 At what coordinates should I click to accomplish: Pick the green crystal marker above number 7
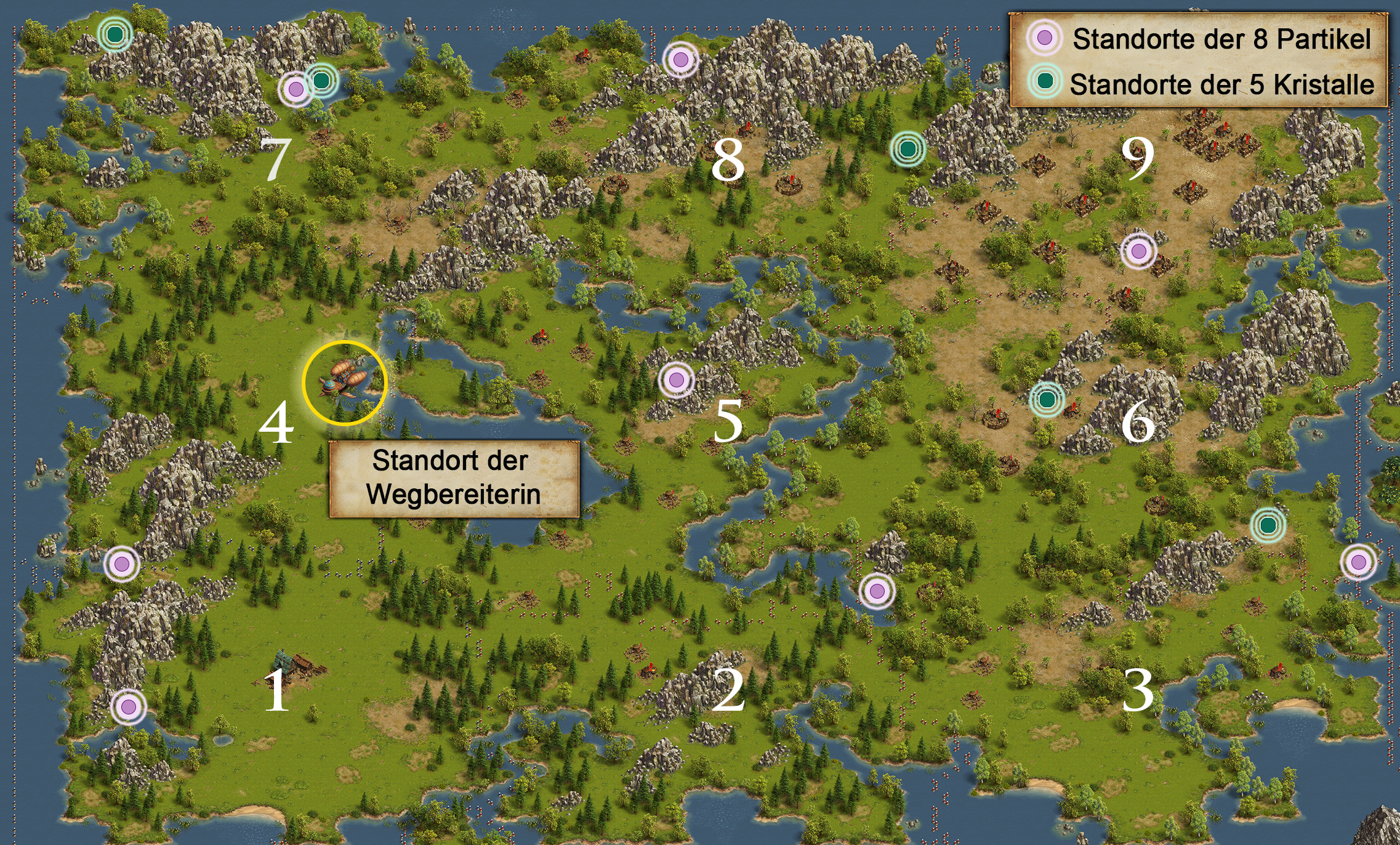321,79
